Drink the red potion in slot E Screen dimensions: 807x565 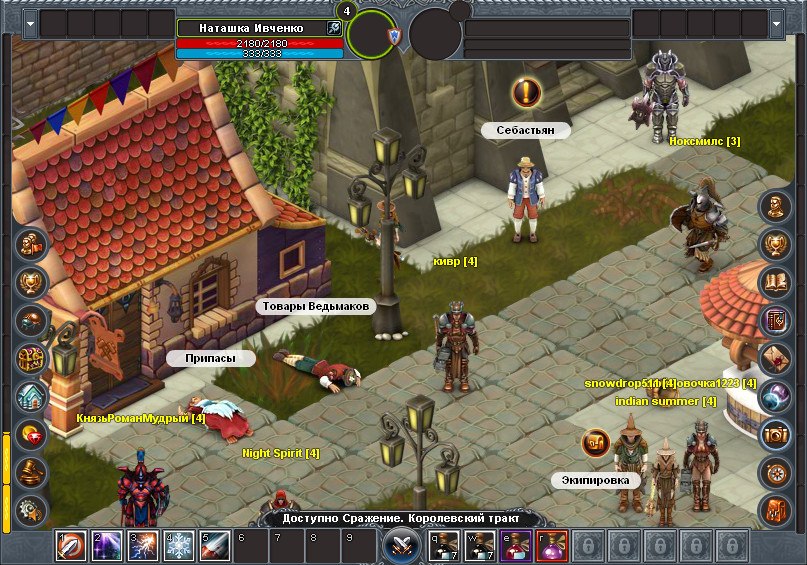(x=516, y=546)
